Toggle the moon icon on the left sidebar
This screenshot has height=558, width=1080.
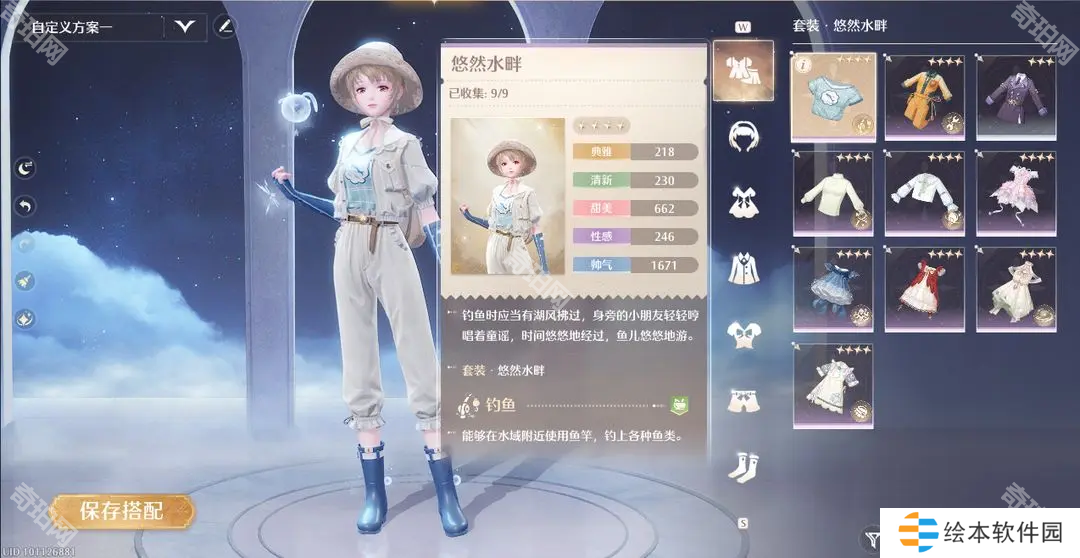click(x=25, y=169)
